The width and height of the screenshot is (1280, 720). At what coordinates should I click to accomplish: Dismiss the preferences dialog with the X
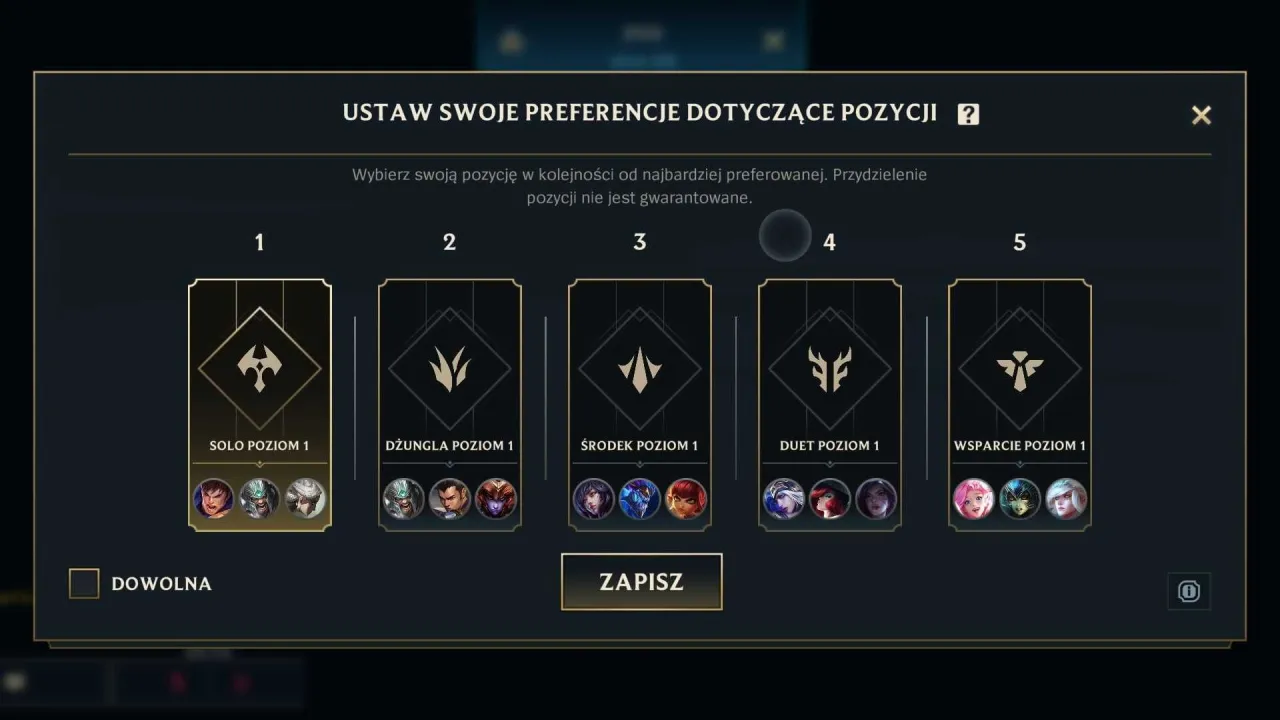1201,115
